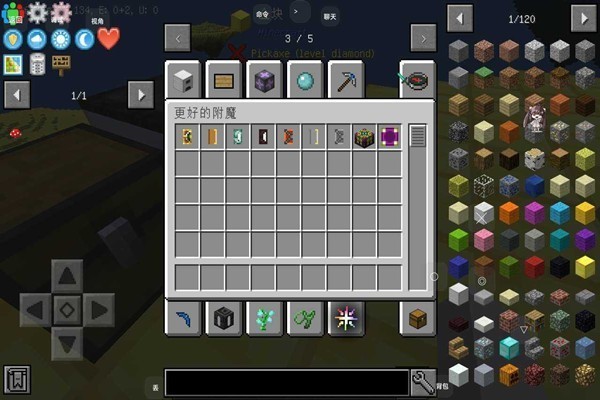Open the diamond pickaxe tools tab

click(347, 80)
